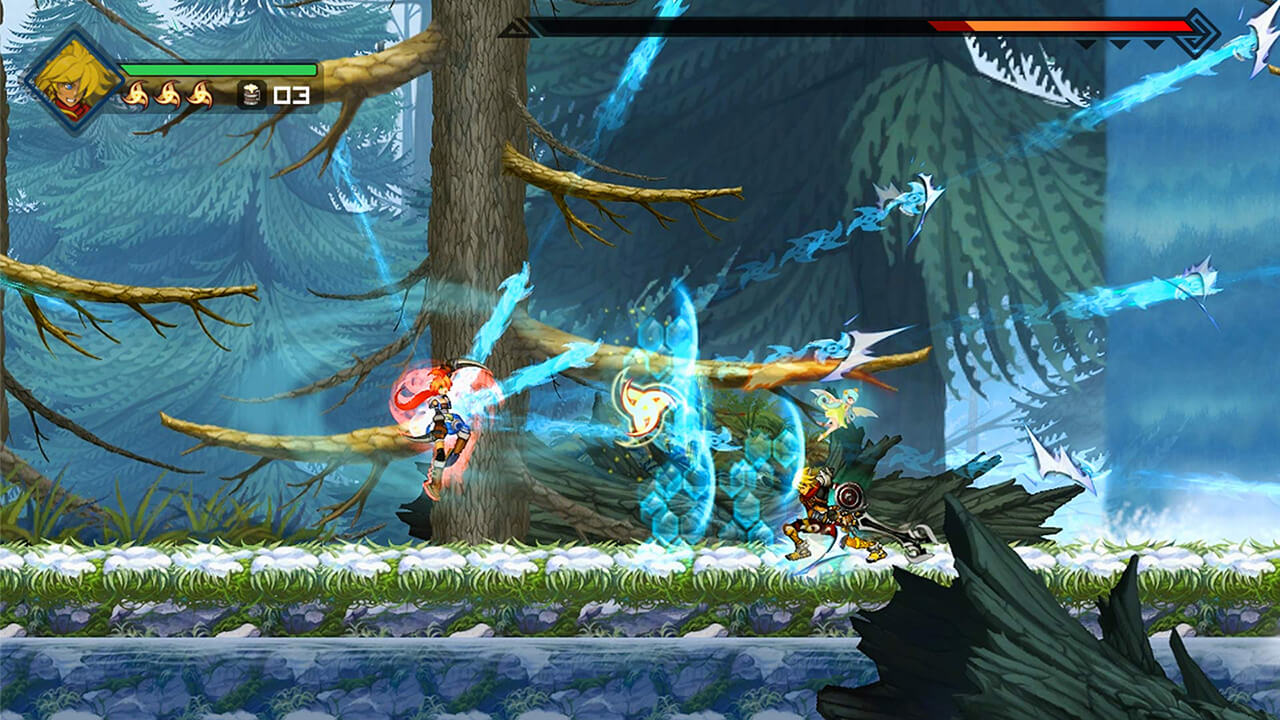Click the potion item icon showing 03
This screenshot has width=1280, height=720.
[250, 94]
